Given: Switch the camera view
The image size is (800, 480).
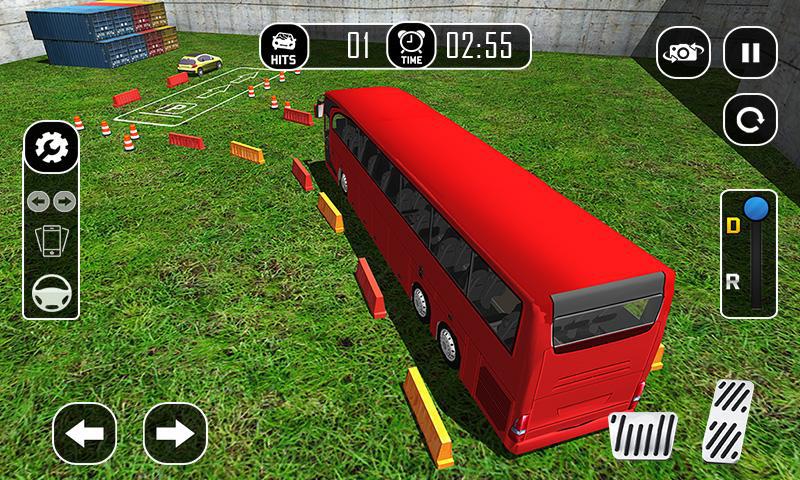Looking at the screenshot, I should click(x=683, y=52).
